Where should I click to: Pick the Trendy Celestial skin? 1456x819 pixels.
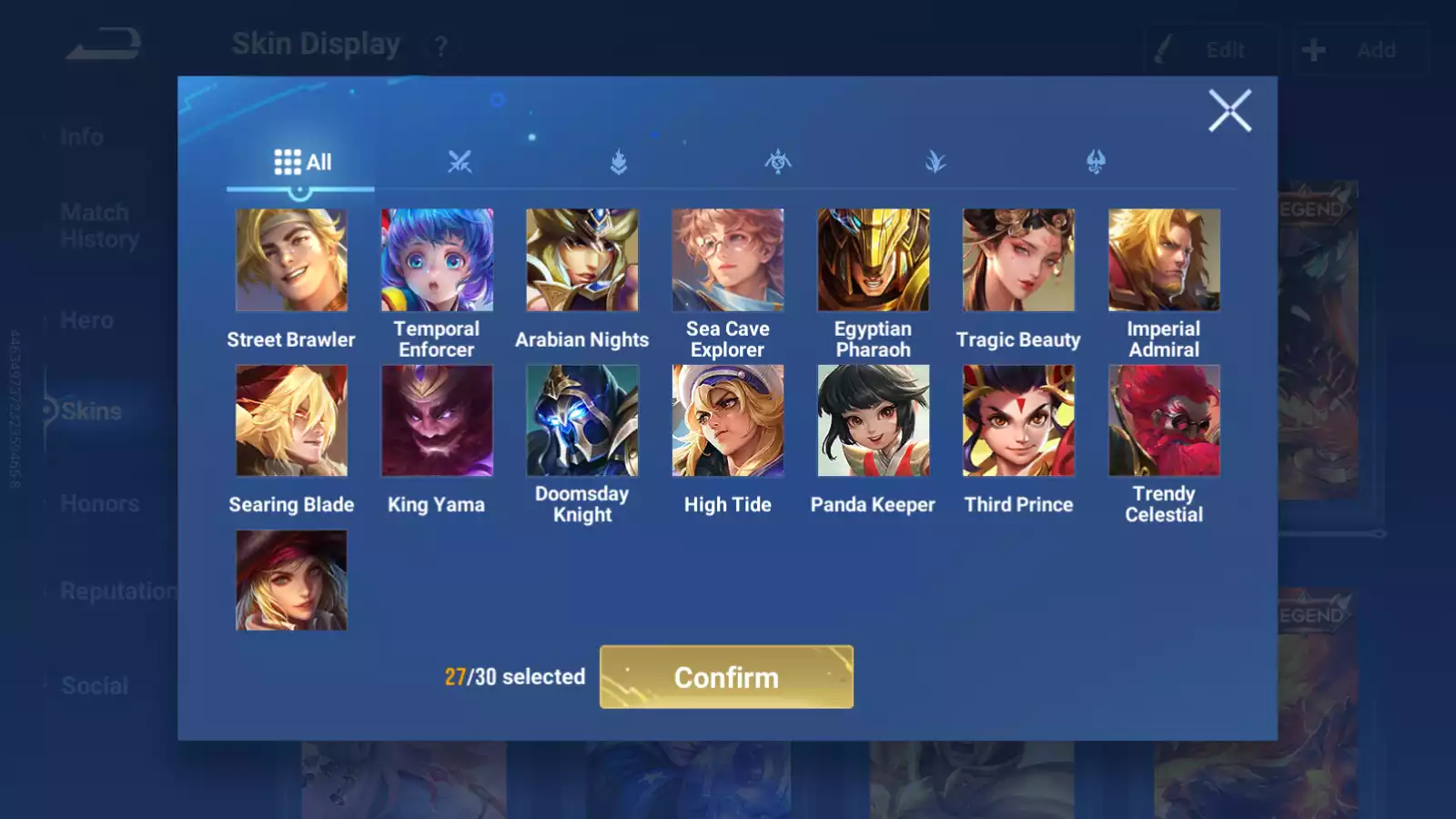point(1164,420)
